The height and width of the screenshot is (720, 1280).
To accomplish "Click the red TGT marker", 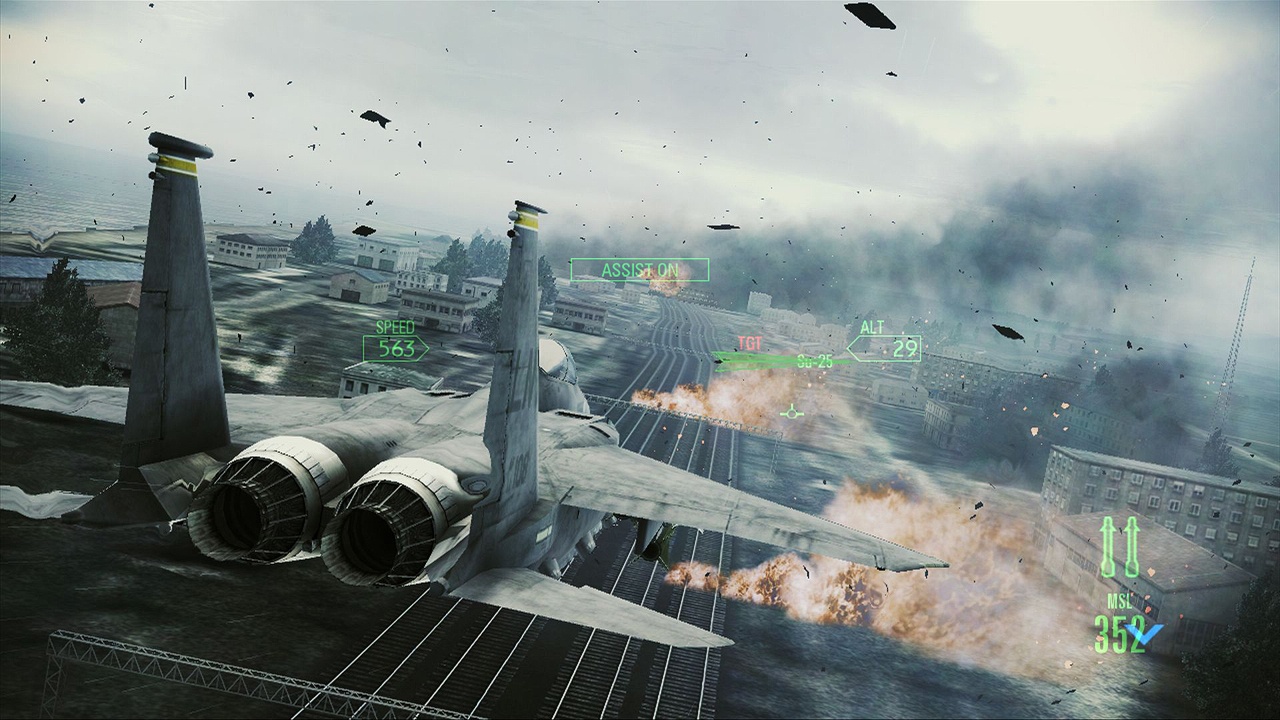I will pyautogui.click(x=749, y=343).
